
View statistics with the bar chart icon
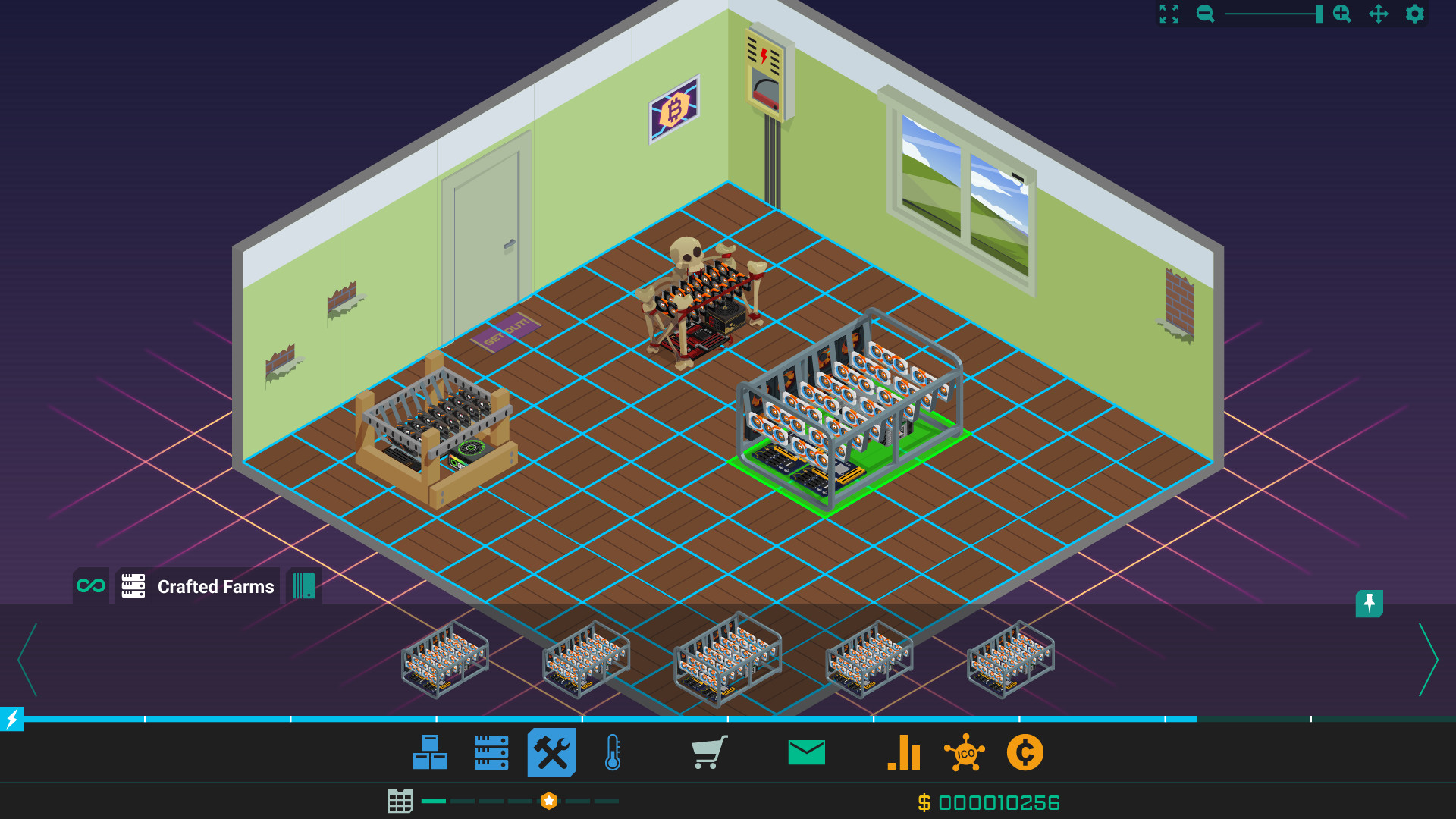pyautogui.click(x=905, y=752)
